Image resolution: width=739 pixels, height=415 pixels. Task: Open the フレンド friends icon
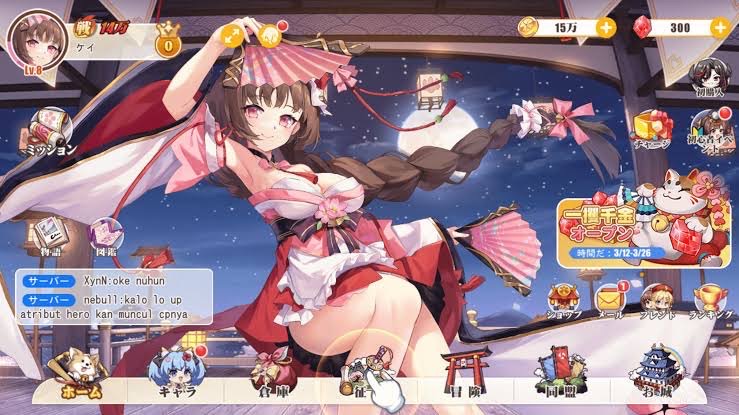click(x=659, y=298)
